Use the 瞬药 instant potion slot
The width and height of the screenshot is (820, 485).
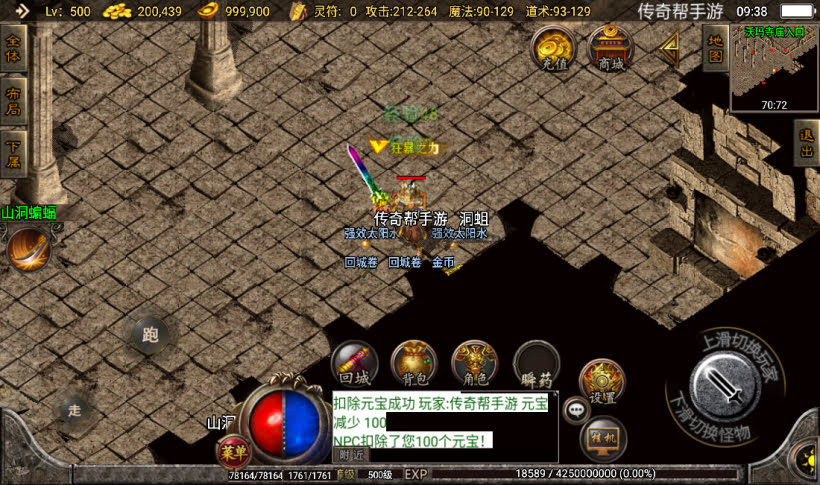click(536, 364)
